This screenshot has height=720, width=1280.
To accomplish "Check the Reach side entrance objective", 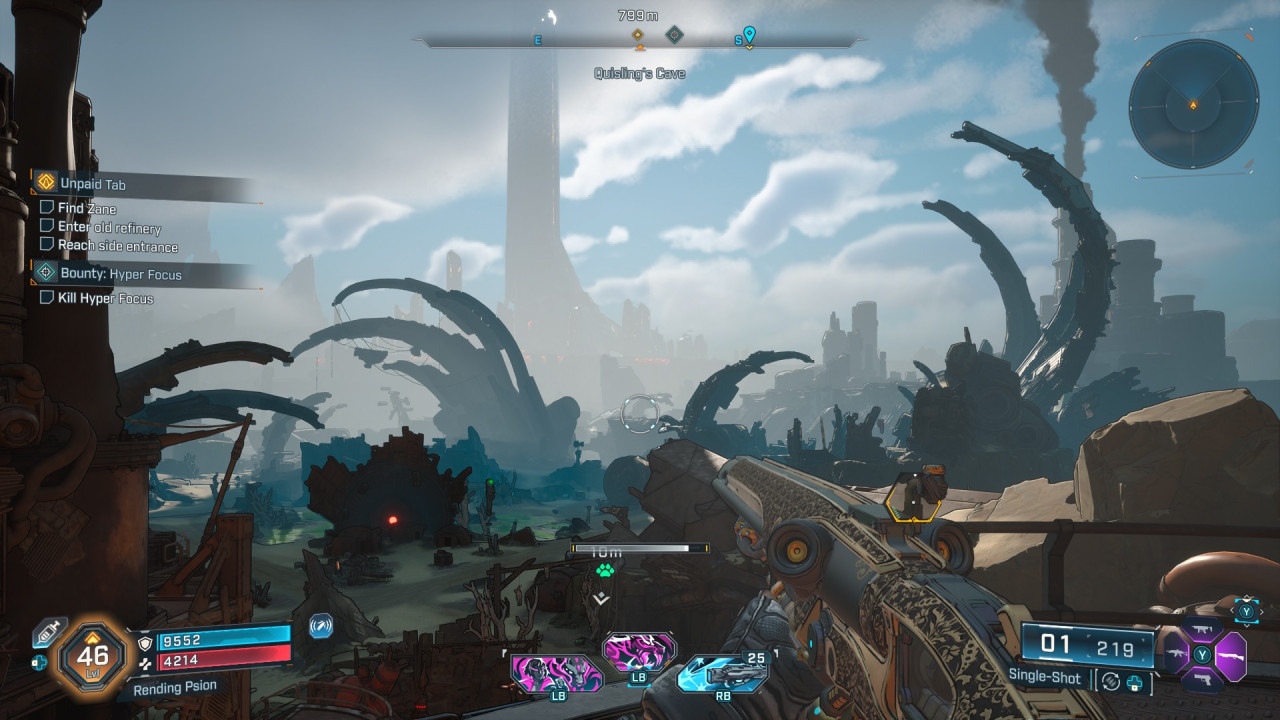I will point(45,245).
